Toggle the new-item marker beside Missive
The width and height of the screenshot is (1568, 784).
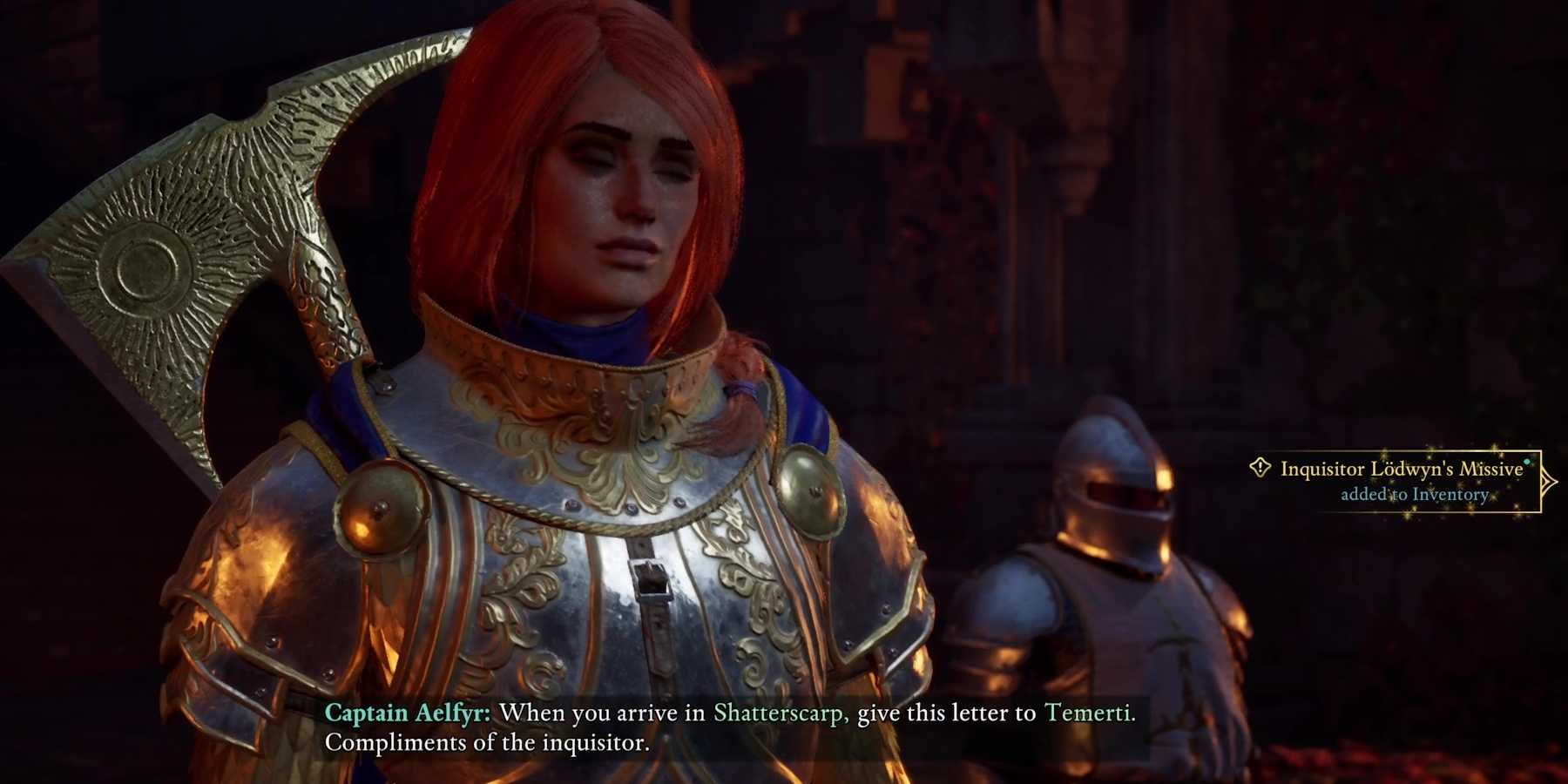point(1525,463)
